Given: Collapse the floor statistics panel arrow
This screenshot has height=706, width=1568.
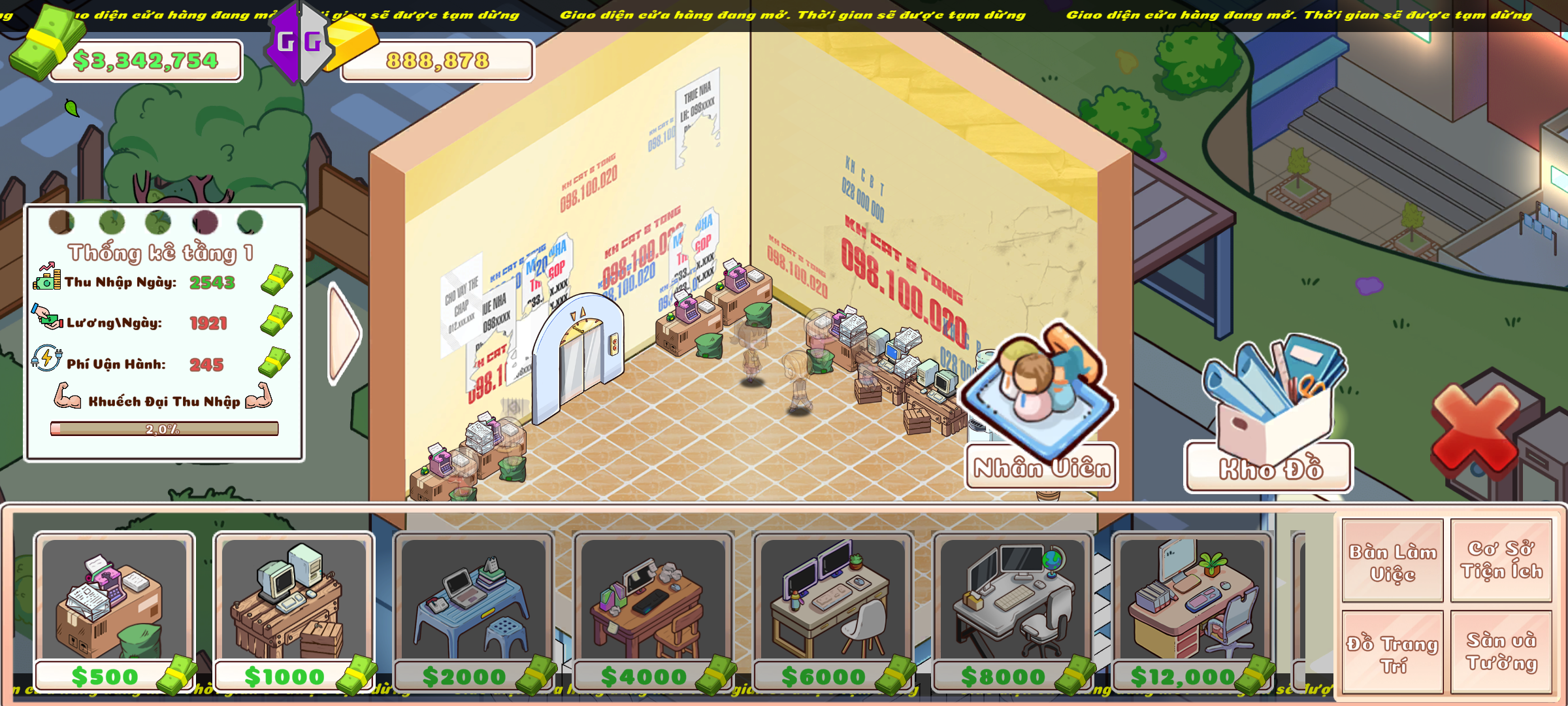Looking at the screenshot, I should click(344, 333).
